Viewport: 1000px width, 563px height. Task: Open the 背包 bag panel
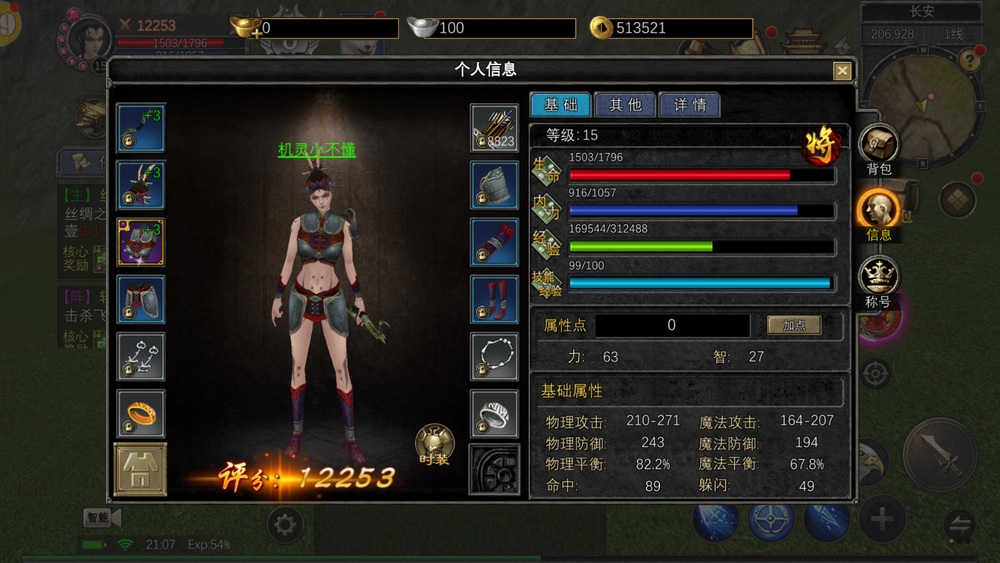click(x=878, y=148)
